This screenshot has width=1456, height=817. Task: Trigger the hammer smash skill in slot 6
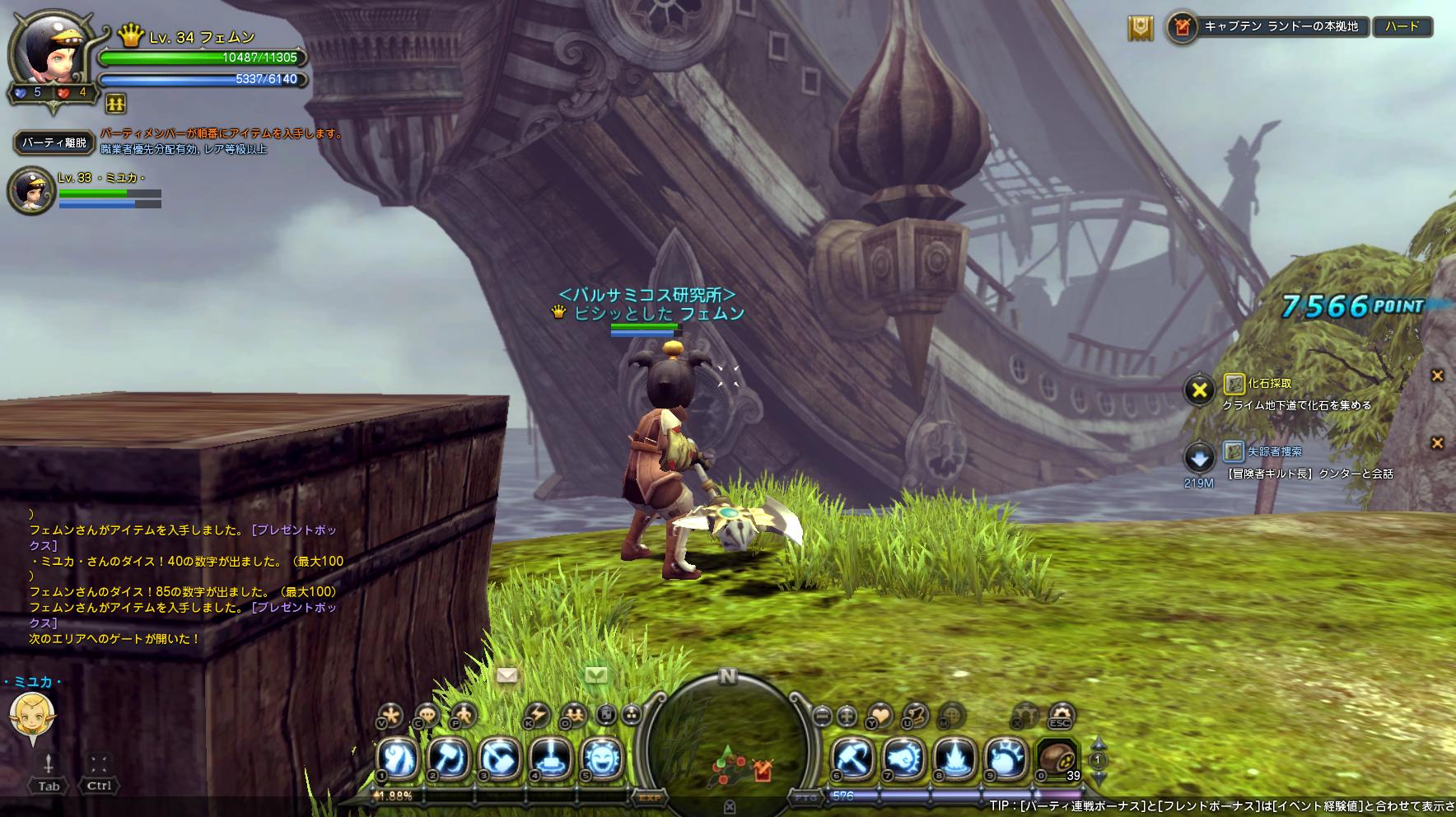coord(852,757)
